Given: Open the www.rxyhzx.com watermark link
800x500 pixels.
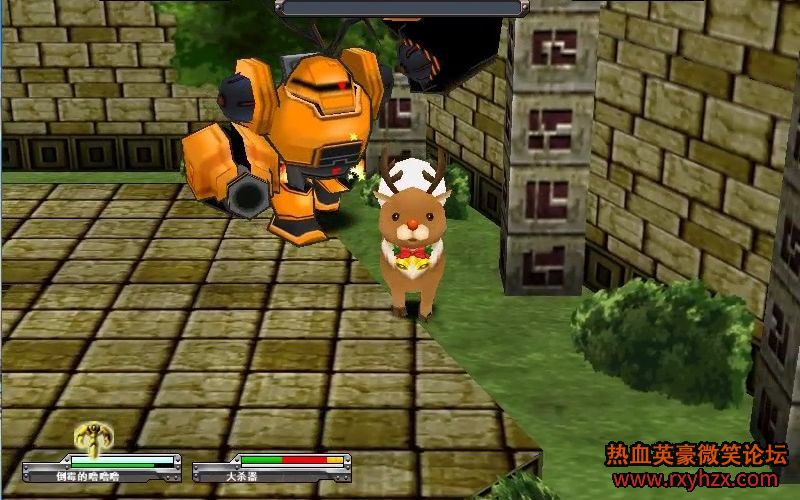Looking at the screenshot, I should [x=694, y=480].
